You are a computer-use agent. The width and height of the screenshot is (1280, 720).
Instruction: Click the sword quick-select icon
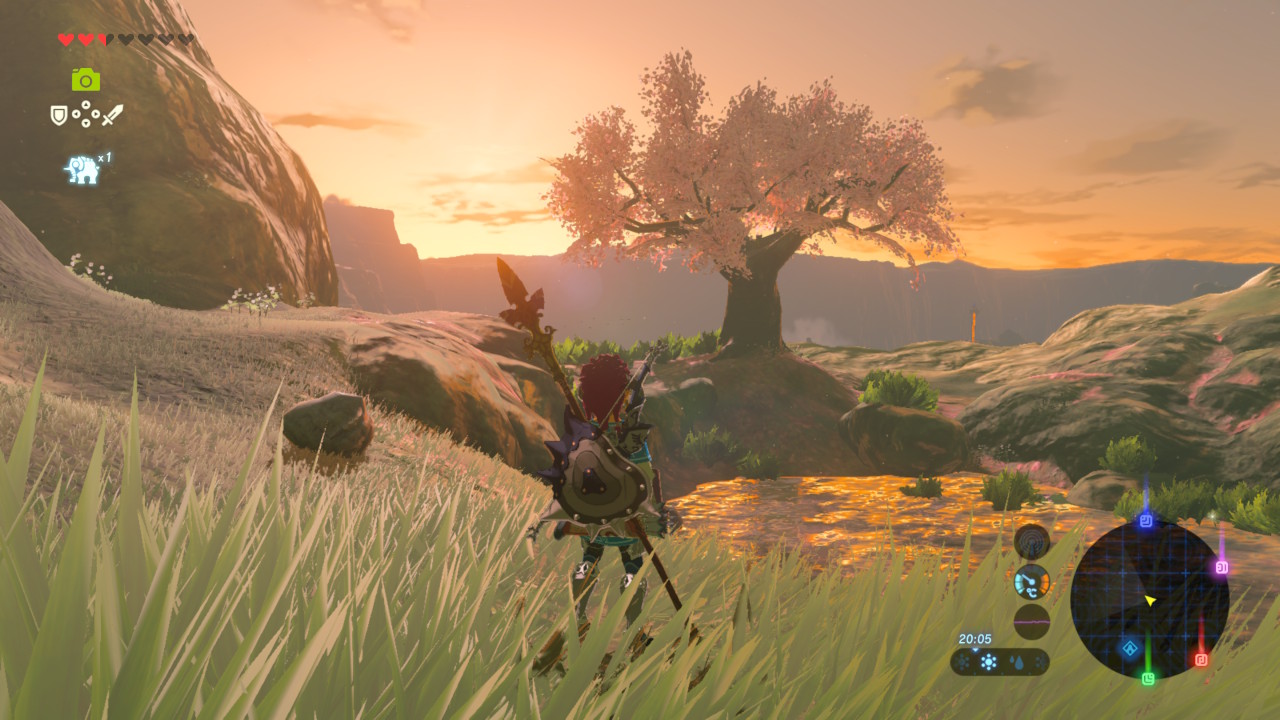pyautogui.click(x=112, y=115)
